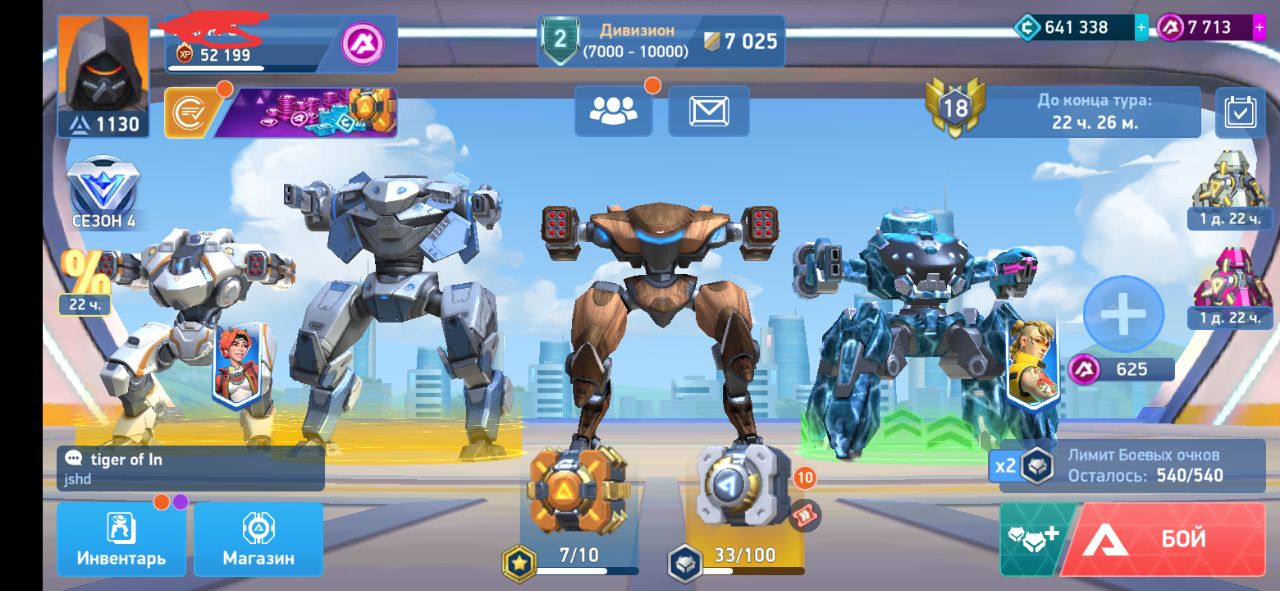Unlock new mech slot for 625
The height and width of the screenshot is (591, 1280).
pyautogui.click(x=1123, y=315)
